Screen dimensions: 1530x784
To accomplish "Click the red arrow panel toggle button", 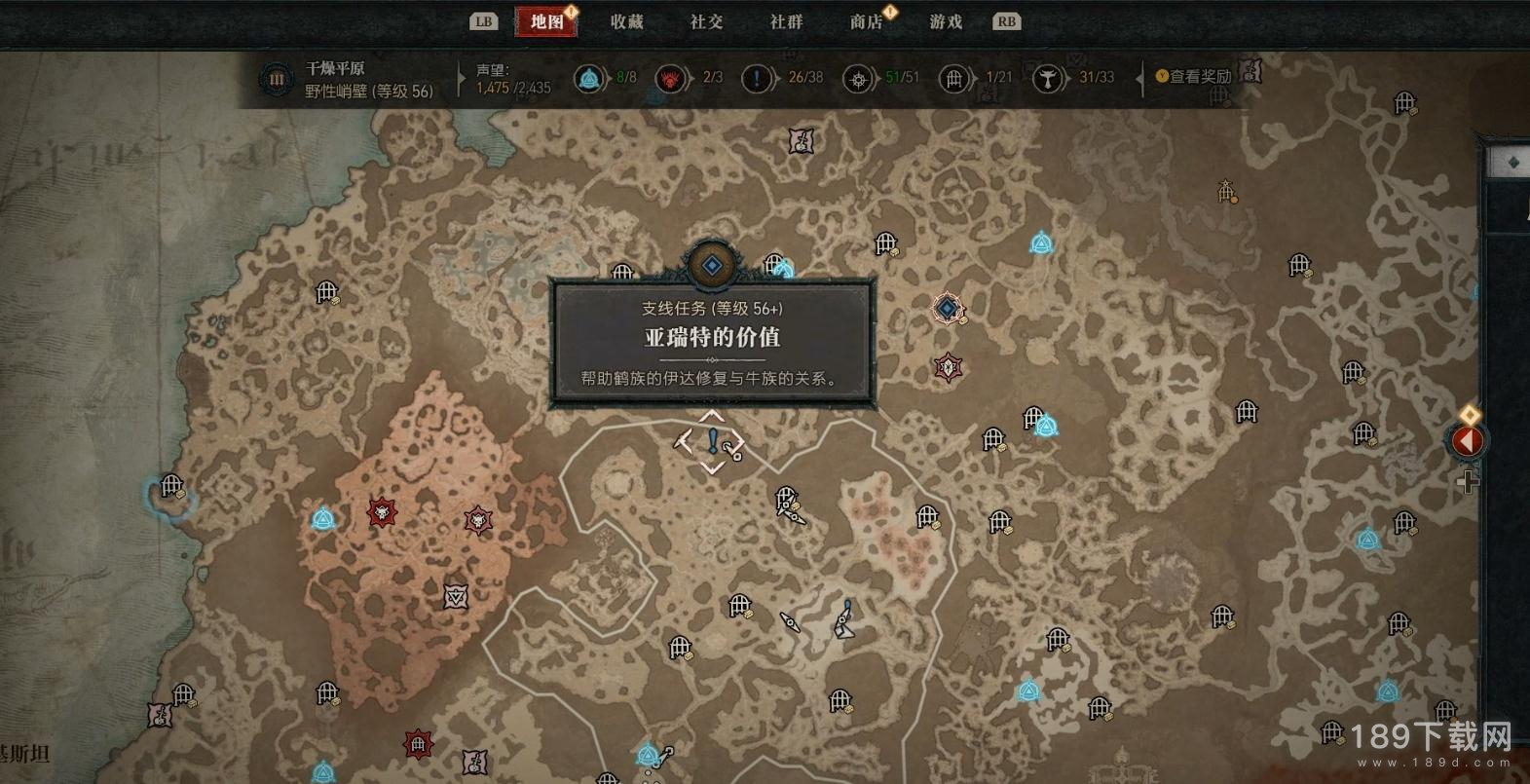I will (x=1467, y=441).
